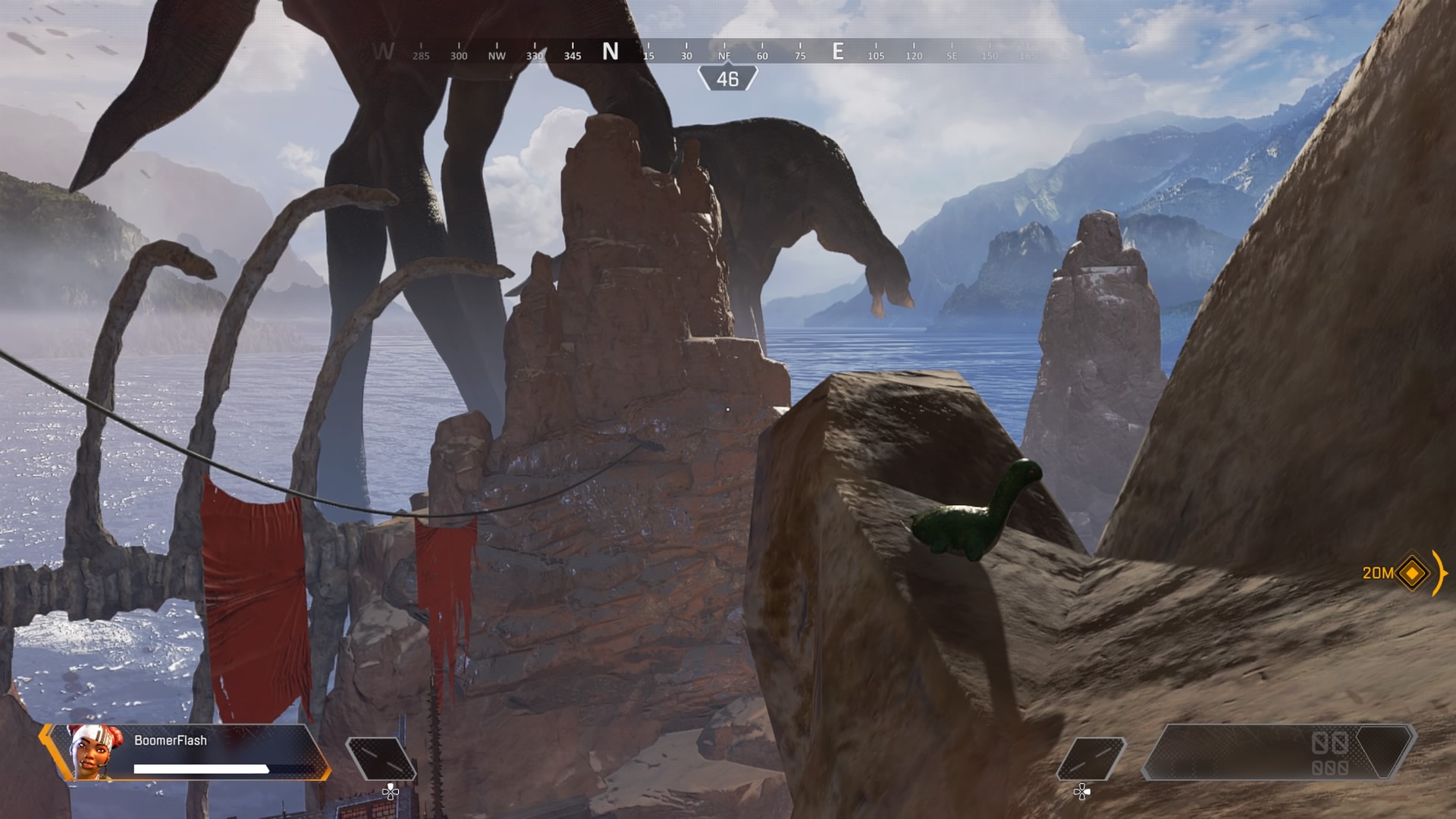Screen dimensions: 1456x819
Task: Click the empty weapon ammo panel
Action: 1278,752
